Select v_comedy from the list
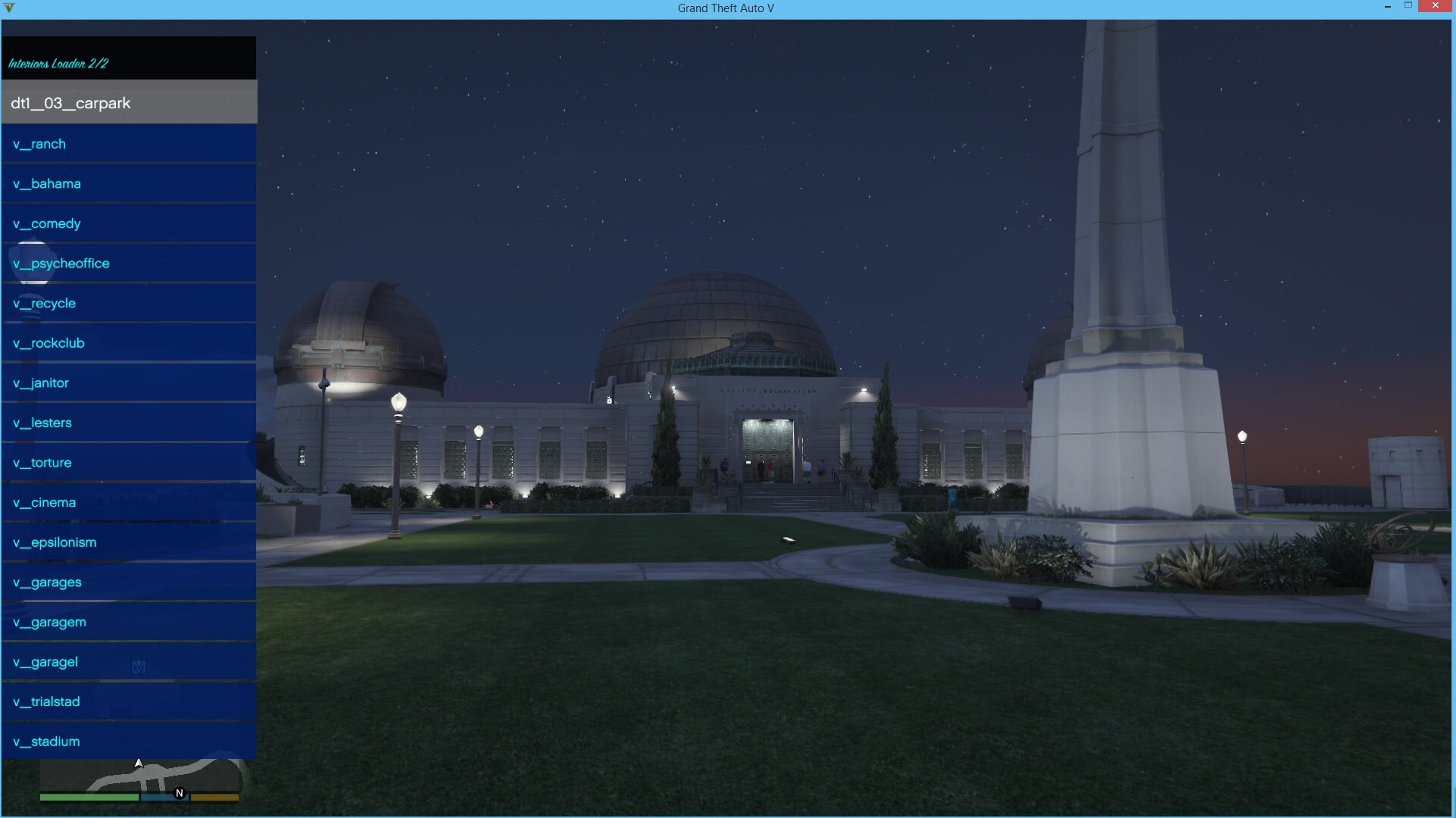 [129, 223]
